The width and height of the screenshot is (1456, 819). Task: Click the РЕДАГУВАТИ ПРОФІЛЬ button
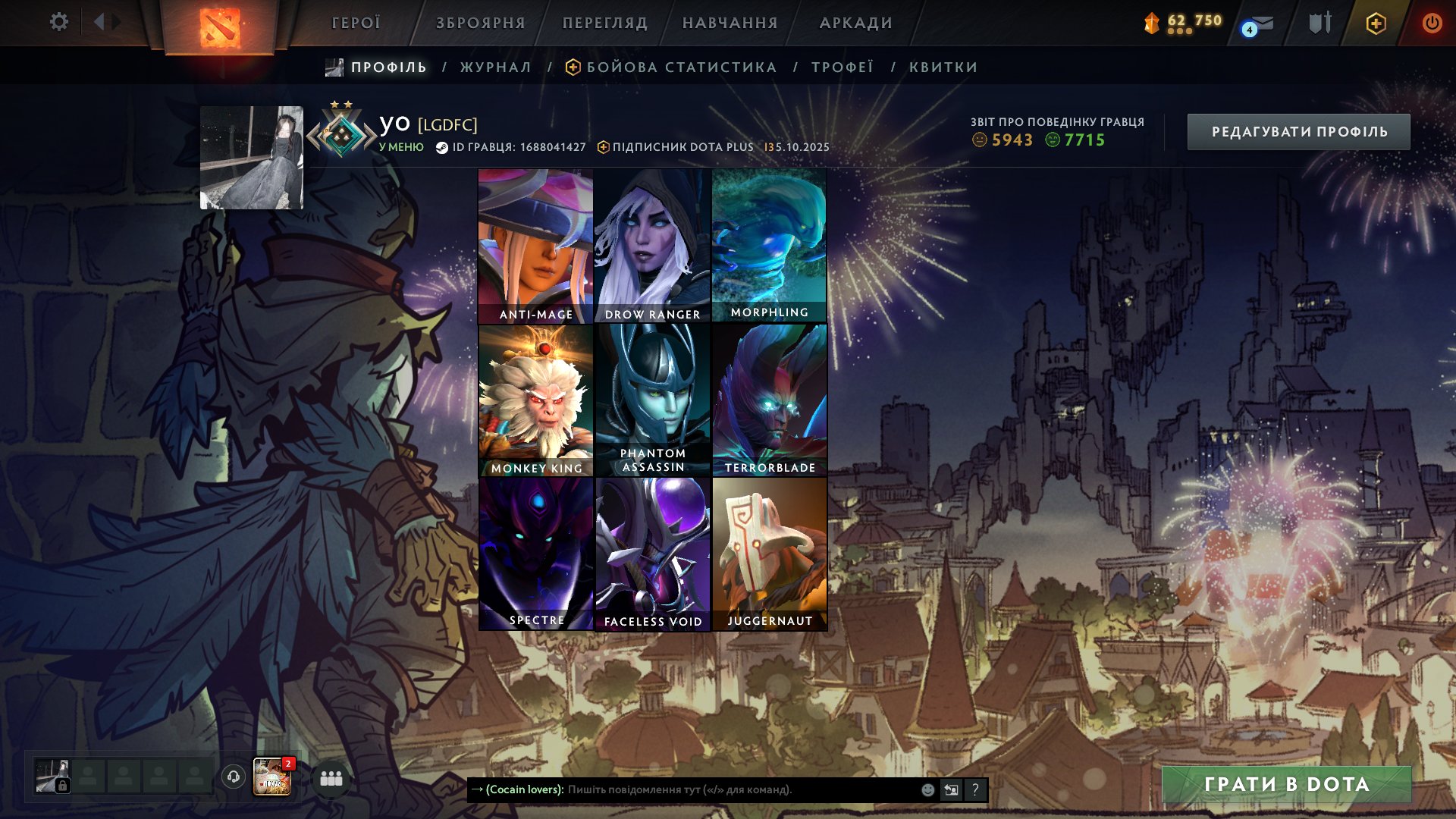(x=1298, y=130)
